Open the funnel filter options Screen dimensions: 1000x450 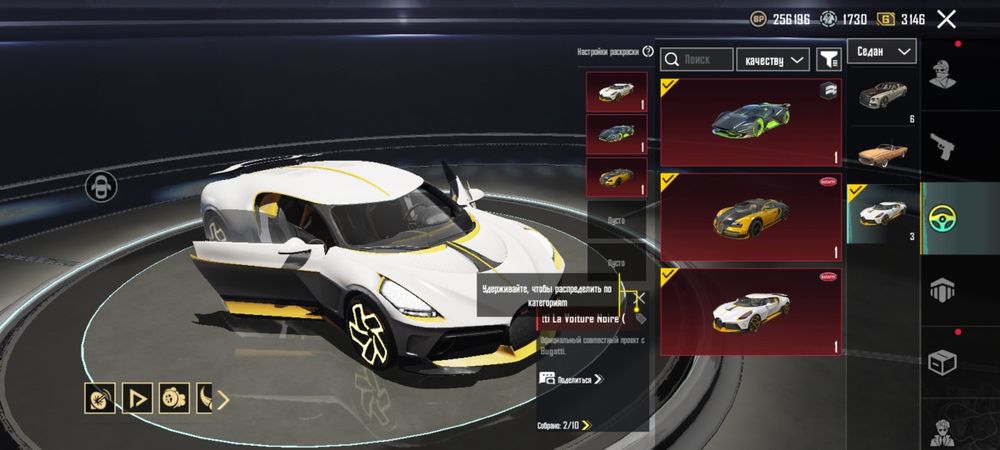click(828, 60)
